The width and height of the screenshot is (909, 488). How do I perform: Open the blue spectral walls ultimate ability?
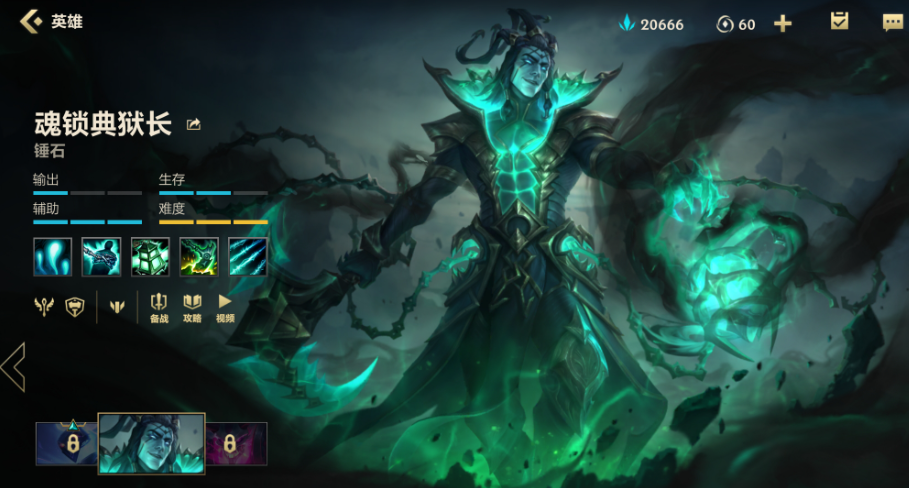(248, 256)
